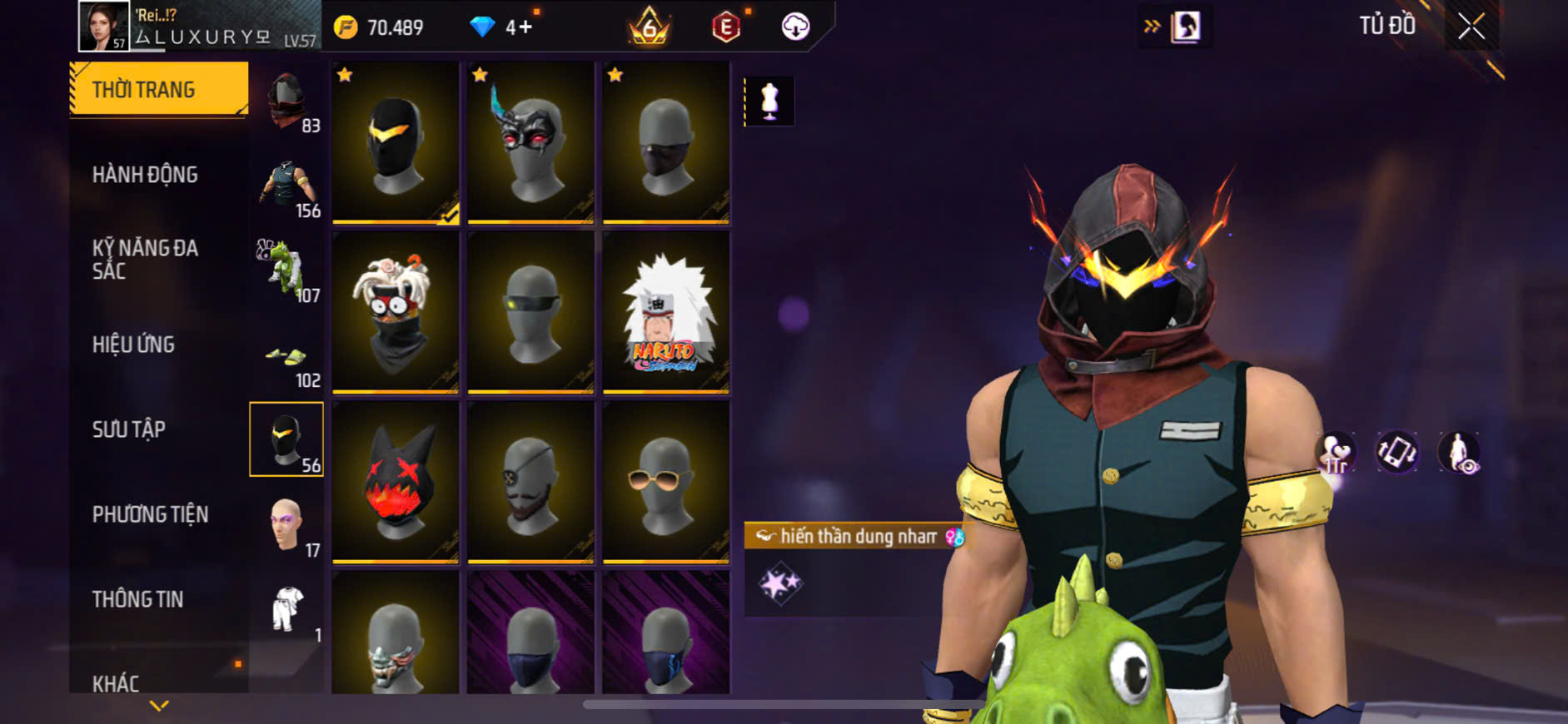This screenshot has width=1568, height=724.
Task: Select the shoes category showing 102
Action: 286,360
